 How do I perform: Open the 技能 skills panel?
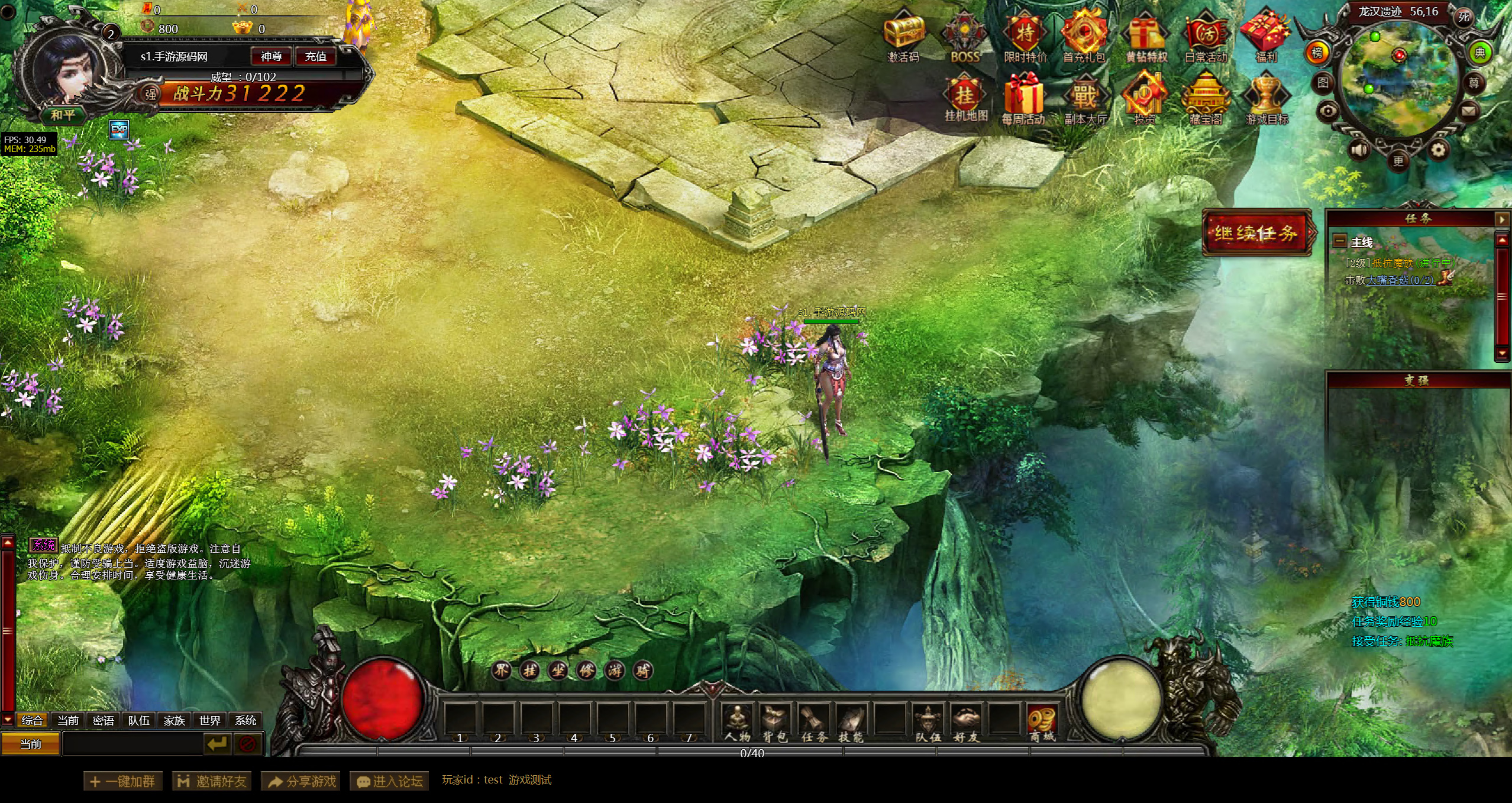pyautogui.click(x=851, y=723)
